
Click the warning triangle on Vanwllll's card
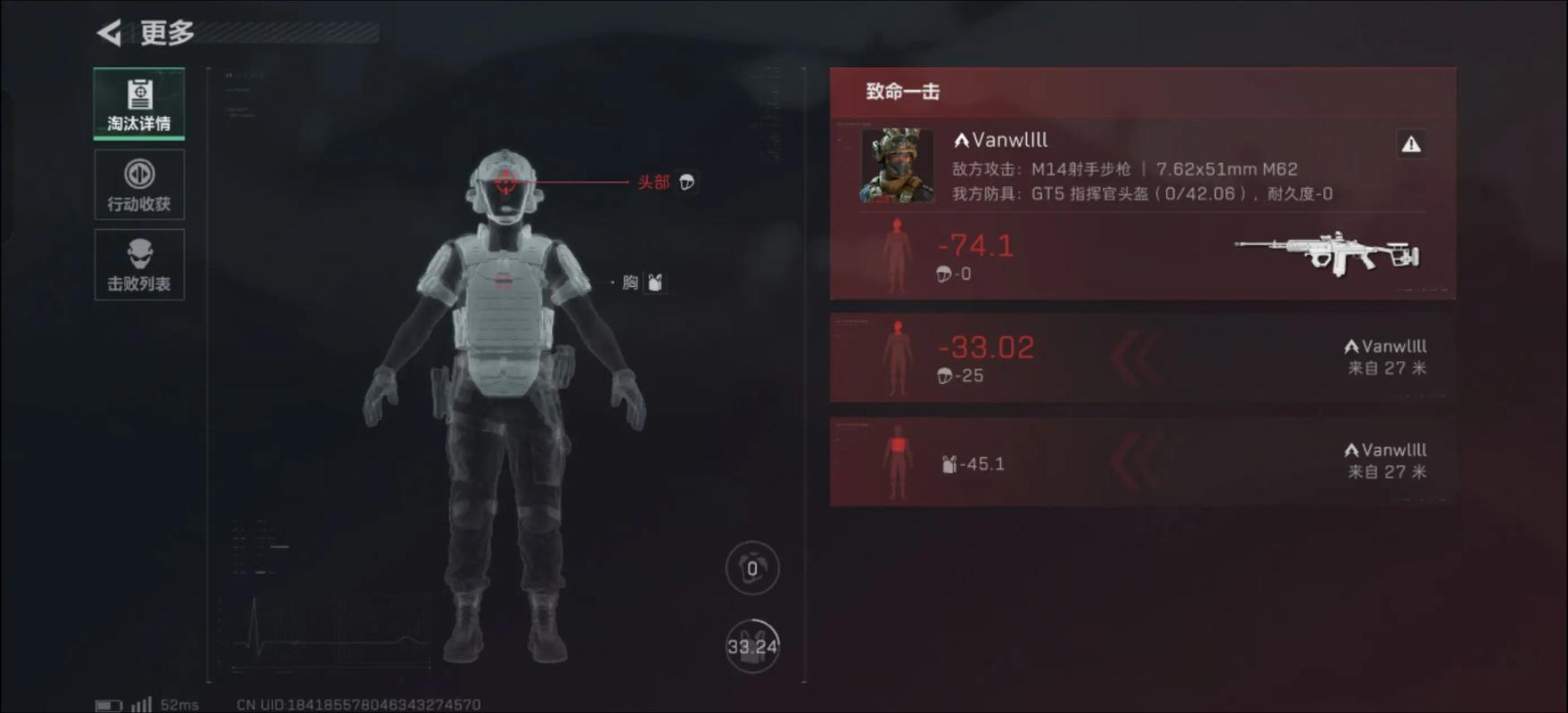coord(1413,144)
